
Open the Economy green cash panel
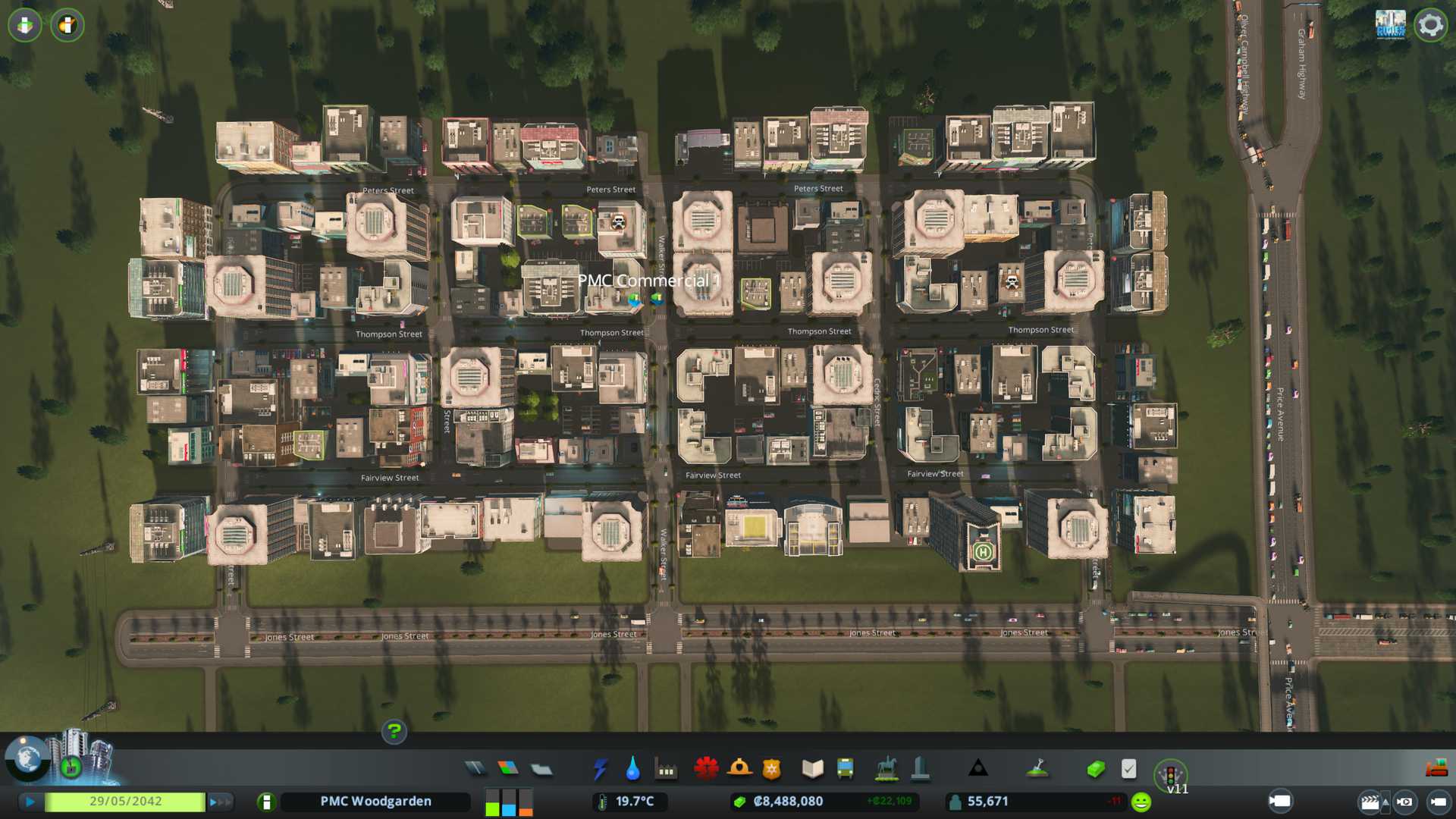tap(1095, 769)
